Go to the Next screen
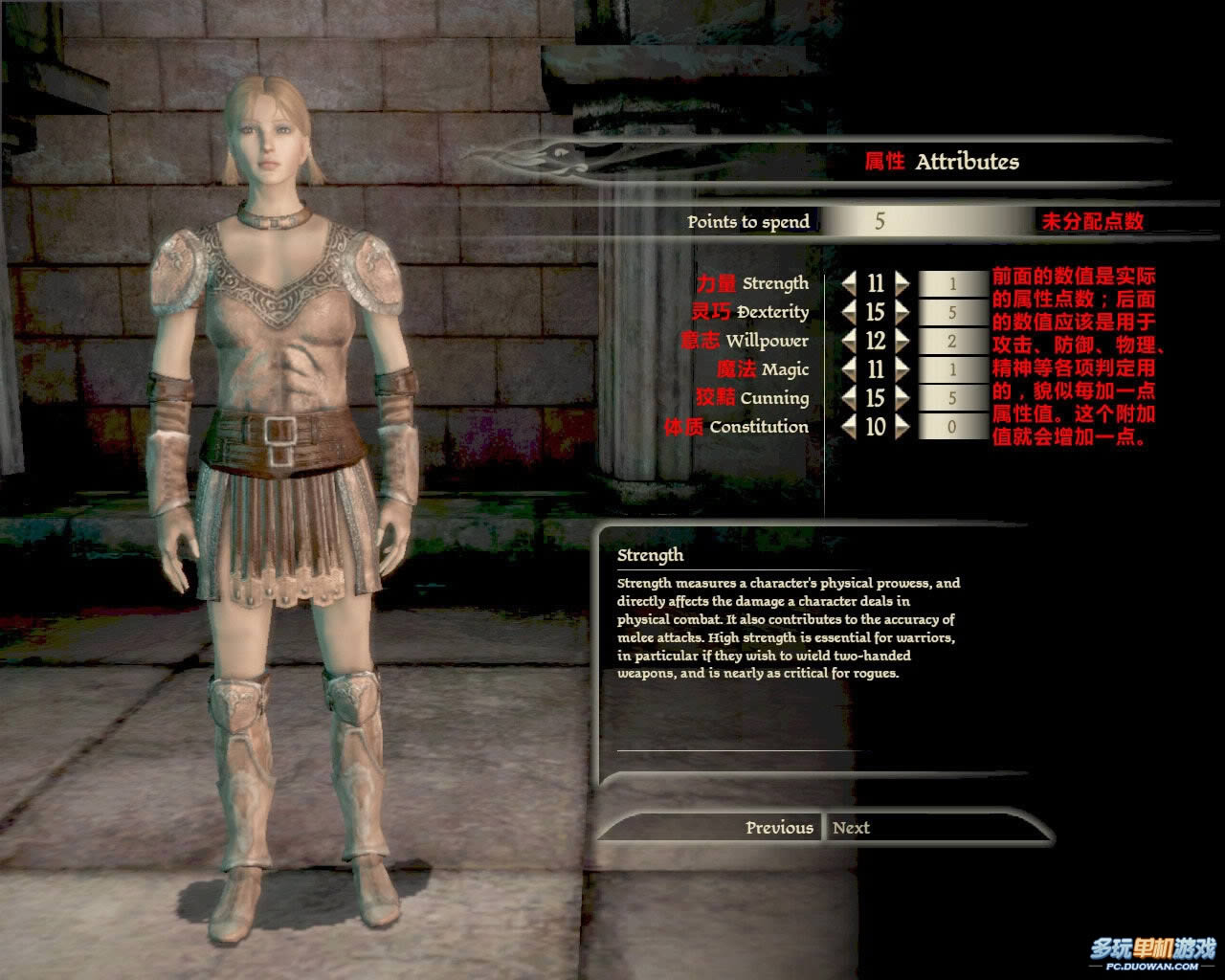The width and height of the screenshot is (1225, 980). point(851,828)
